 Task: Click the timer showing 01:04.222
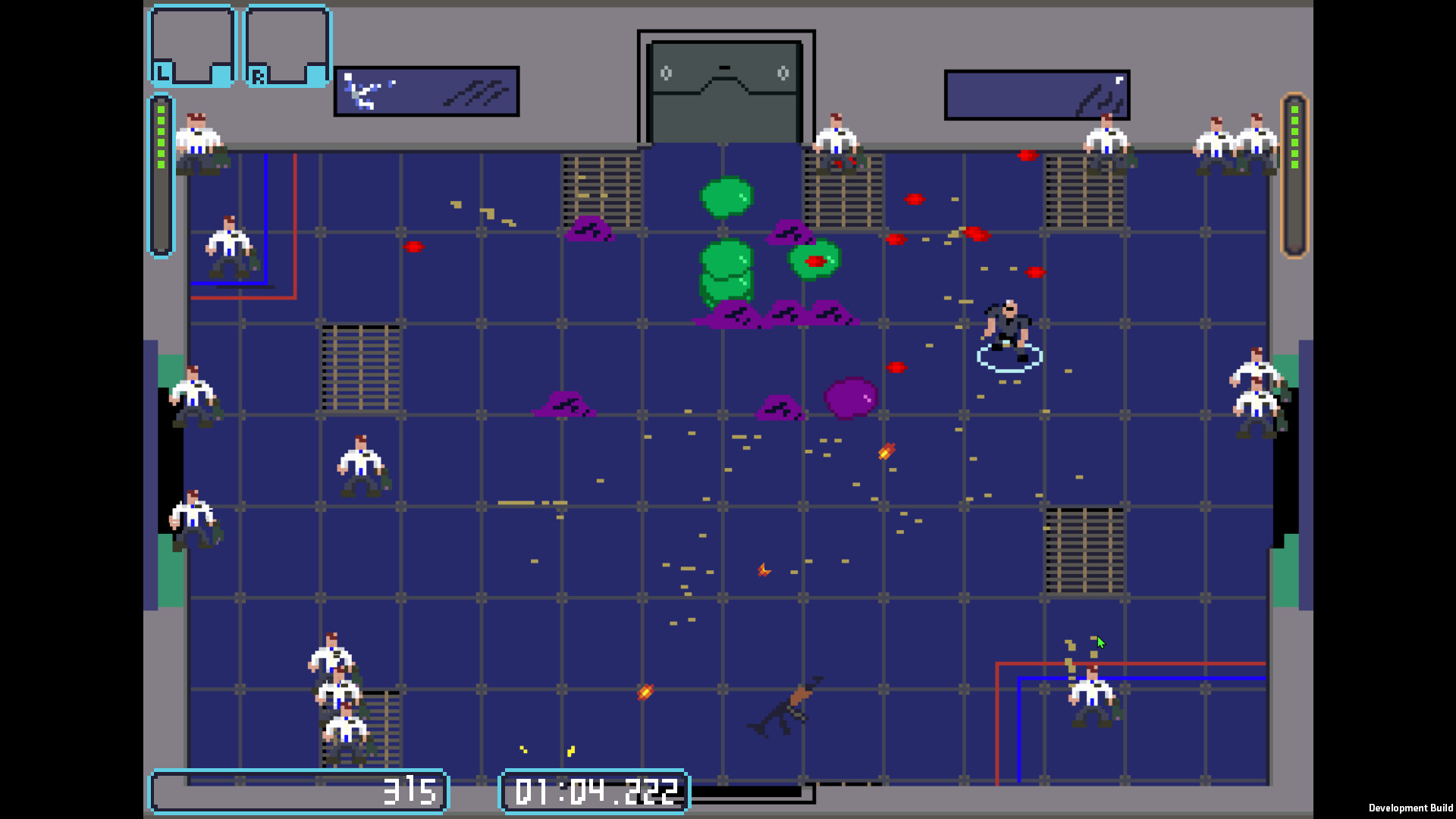pos(595,791)
